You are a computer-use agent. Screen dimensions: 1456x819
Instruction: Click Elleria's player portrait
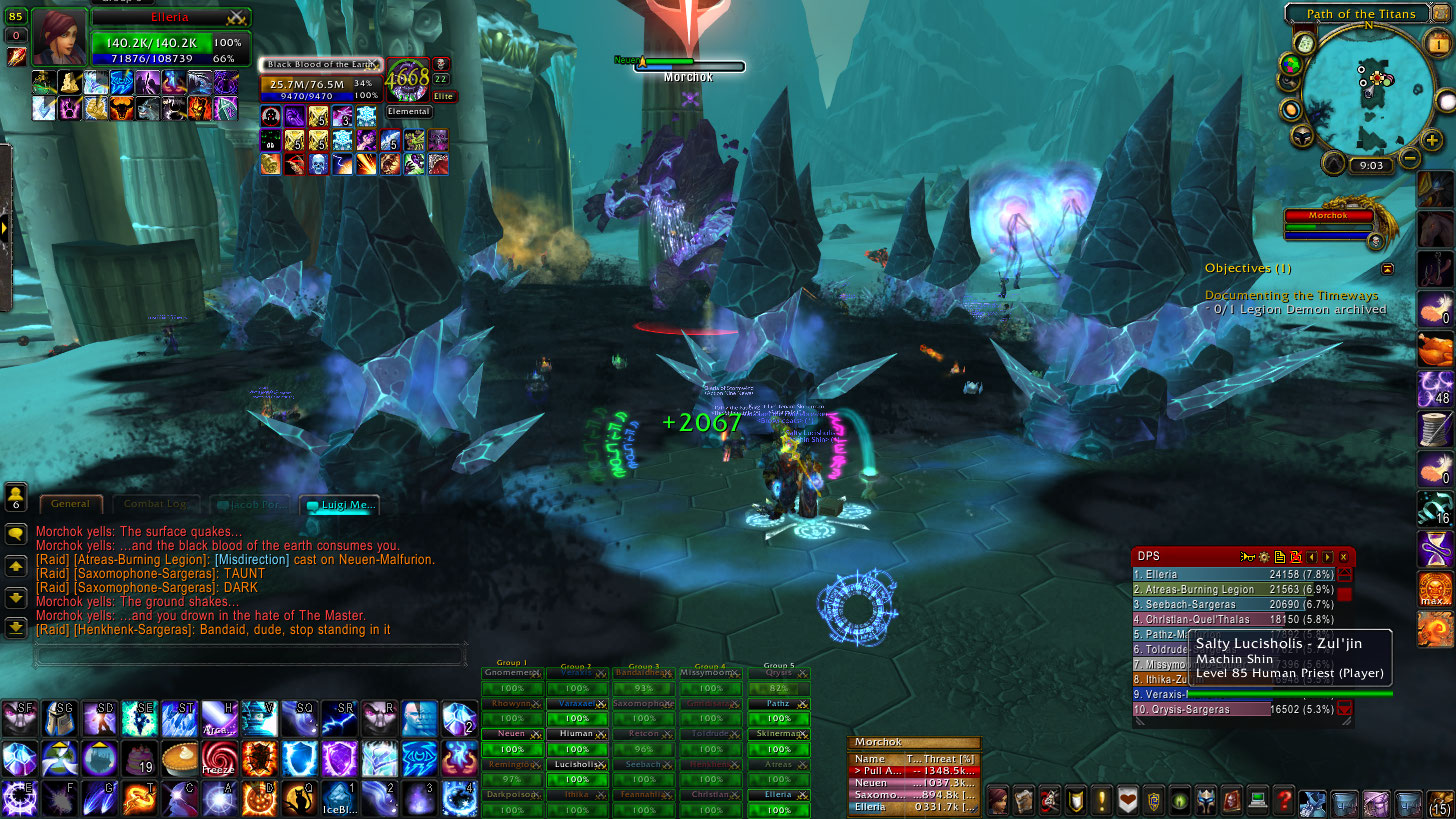[60, 37]
